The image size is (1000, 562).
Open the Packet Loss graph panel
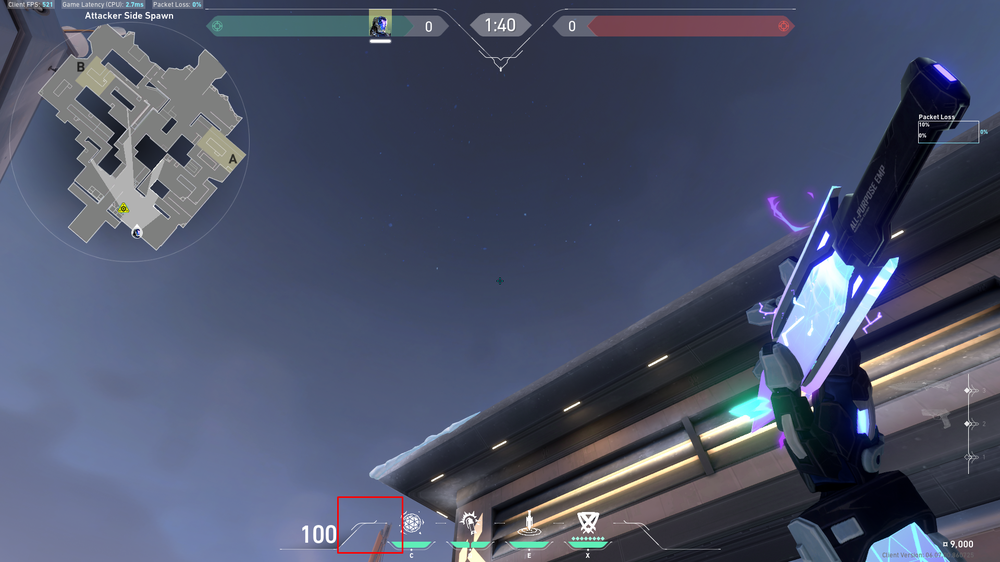[x=947, y=131]
